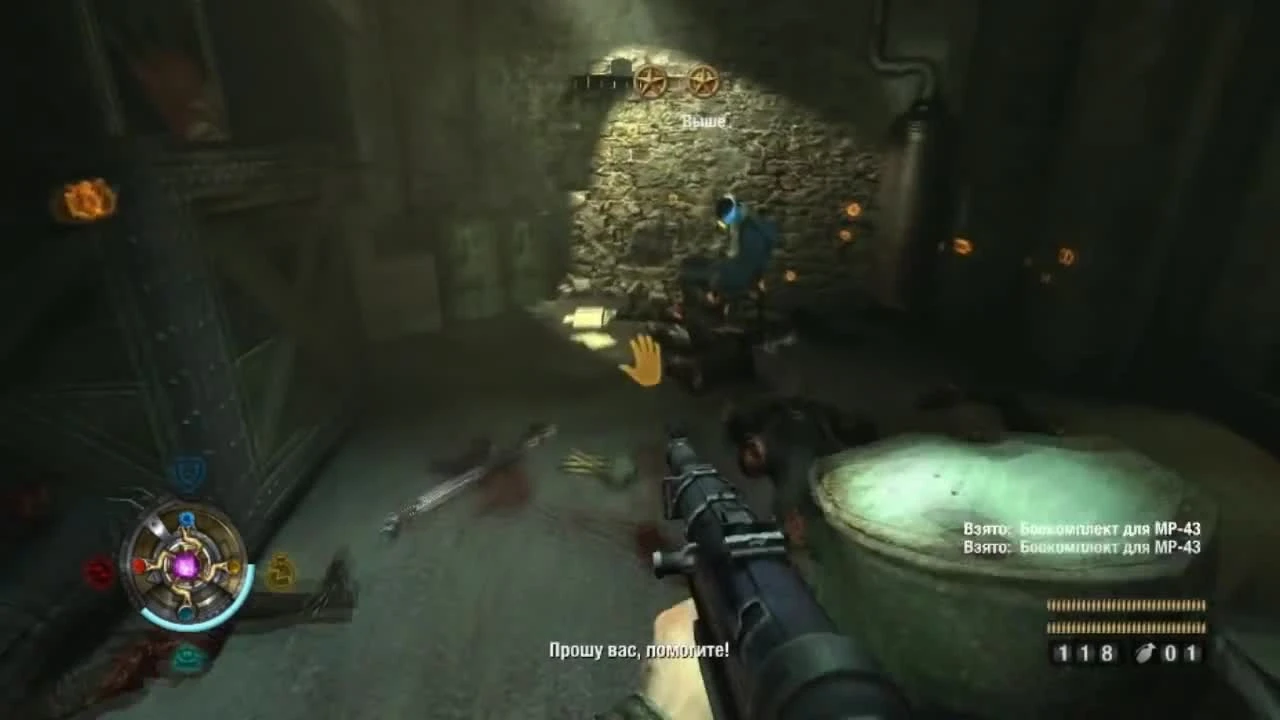Select the blue Veil power gem
The width and height of the screenshot is (1280, 720).
click(187, 518)
